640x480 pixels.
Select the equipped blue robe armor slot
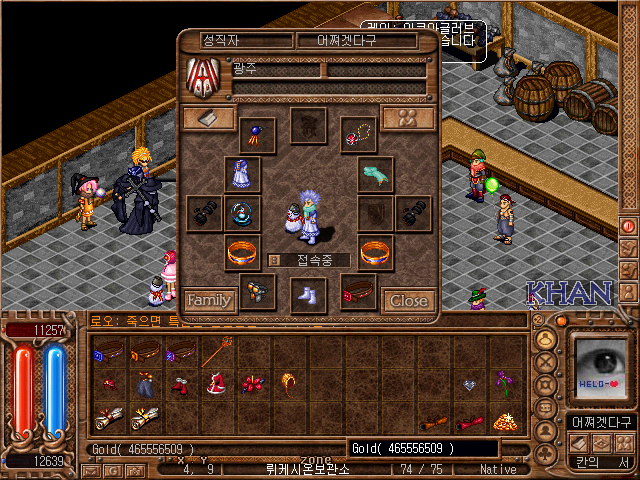[x=241, y=174]
